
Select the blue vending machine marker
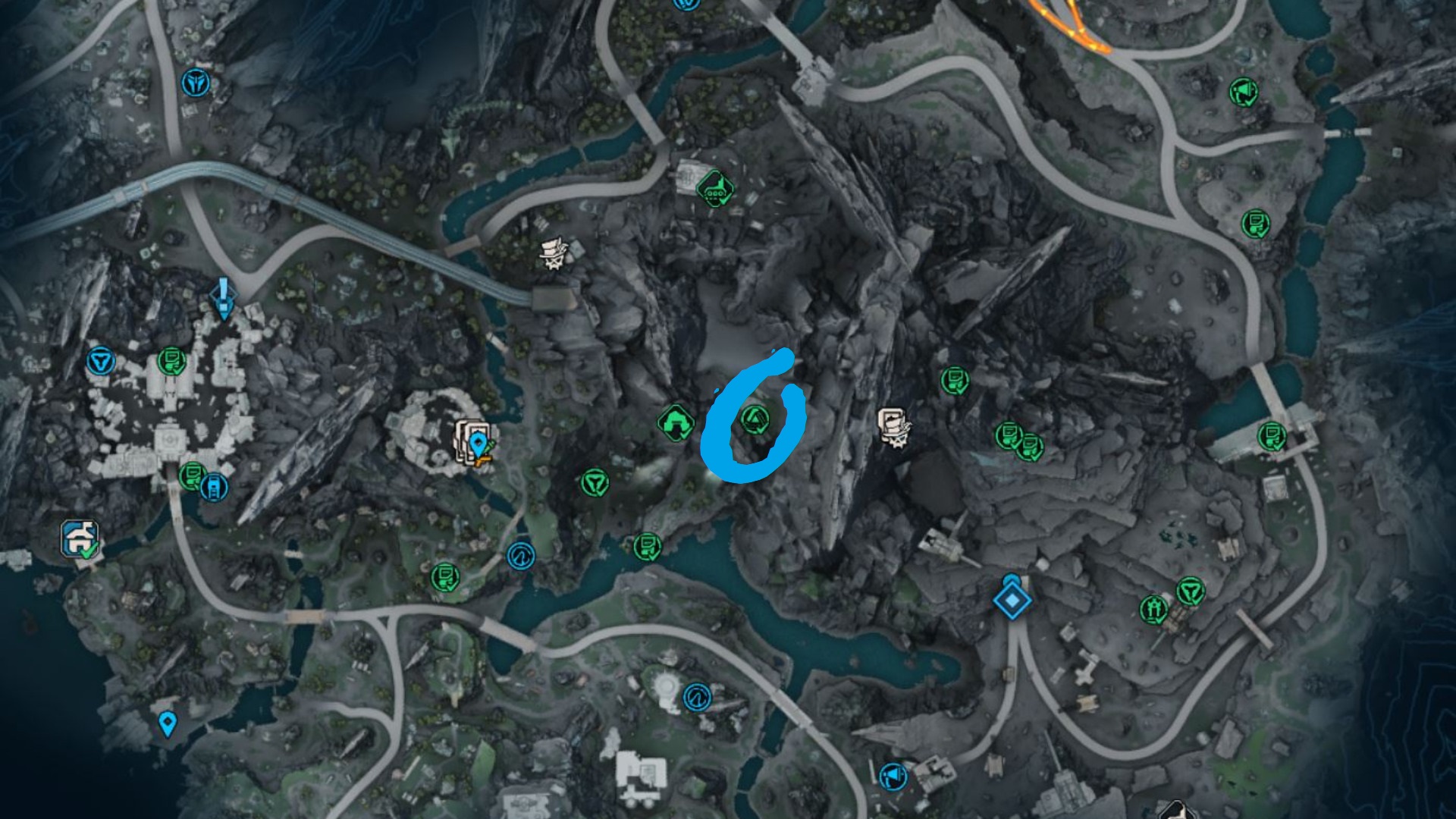coord(214,487)
